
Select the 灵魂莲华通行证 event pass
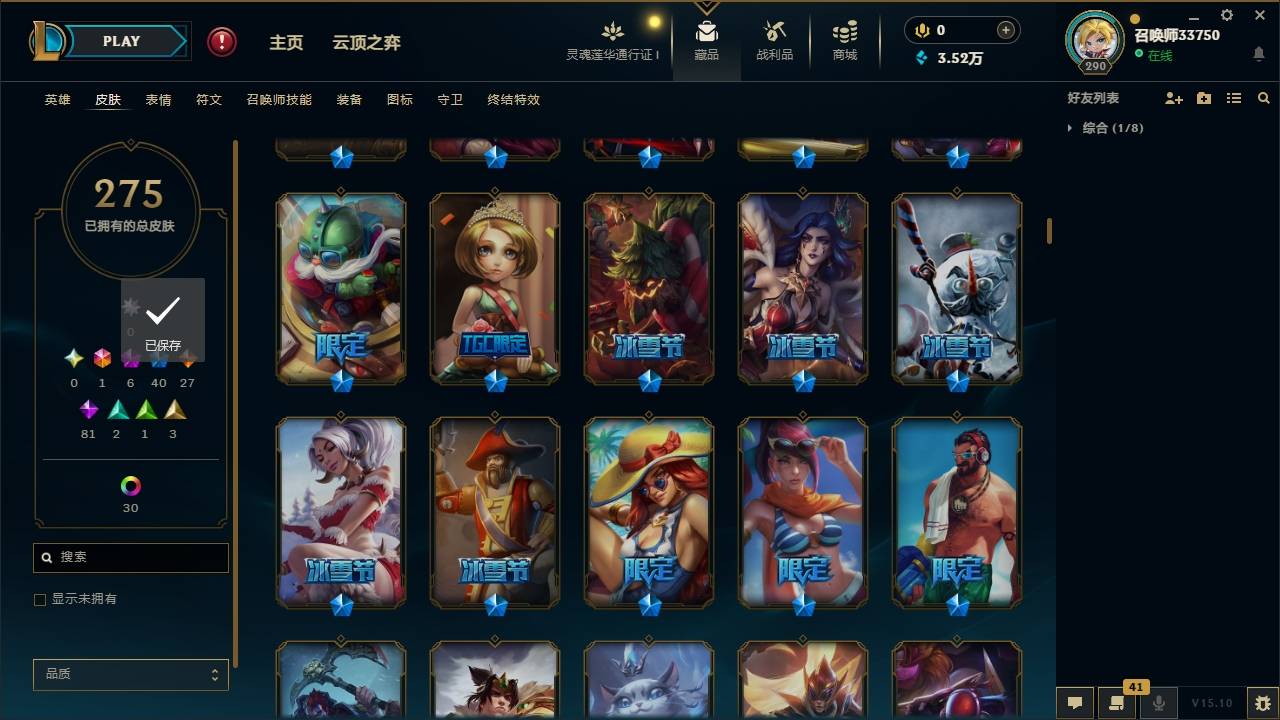(613, 40)
